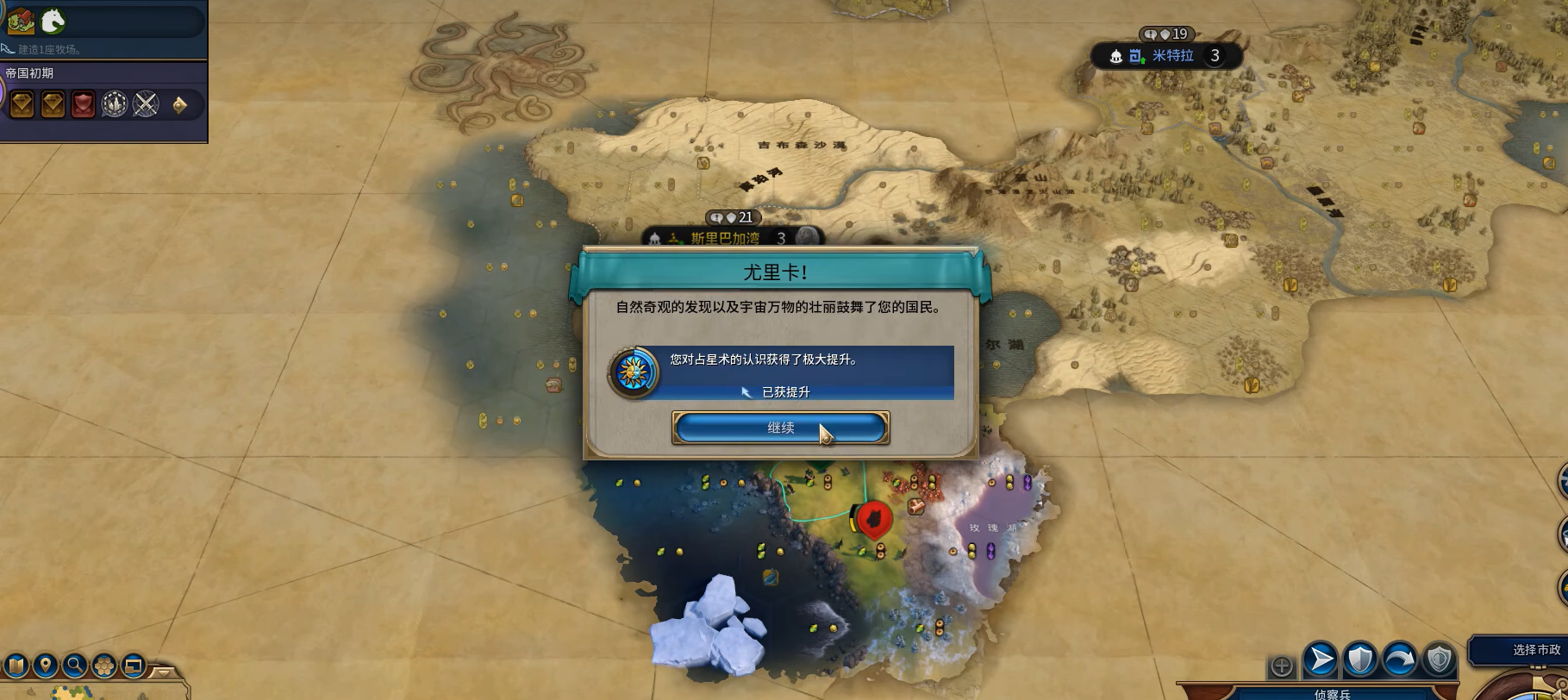
Task: Activate the scout's shield fortify action
Action: tap(1359, 660)
